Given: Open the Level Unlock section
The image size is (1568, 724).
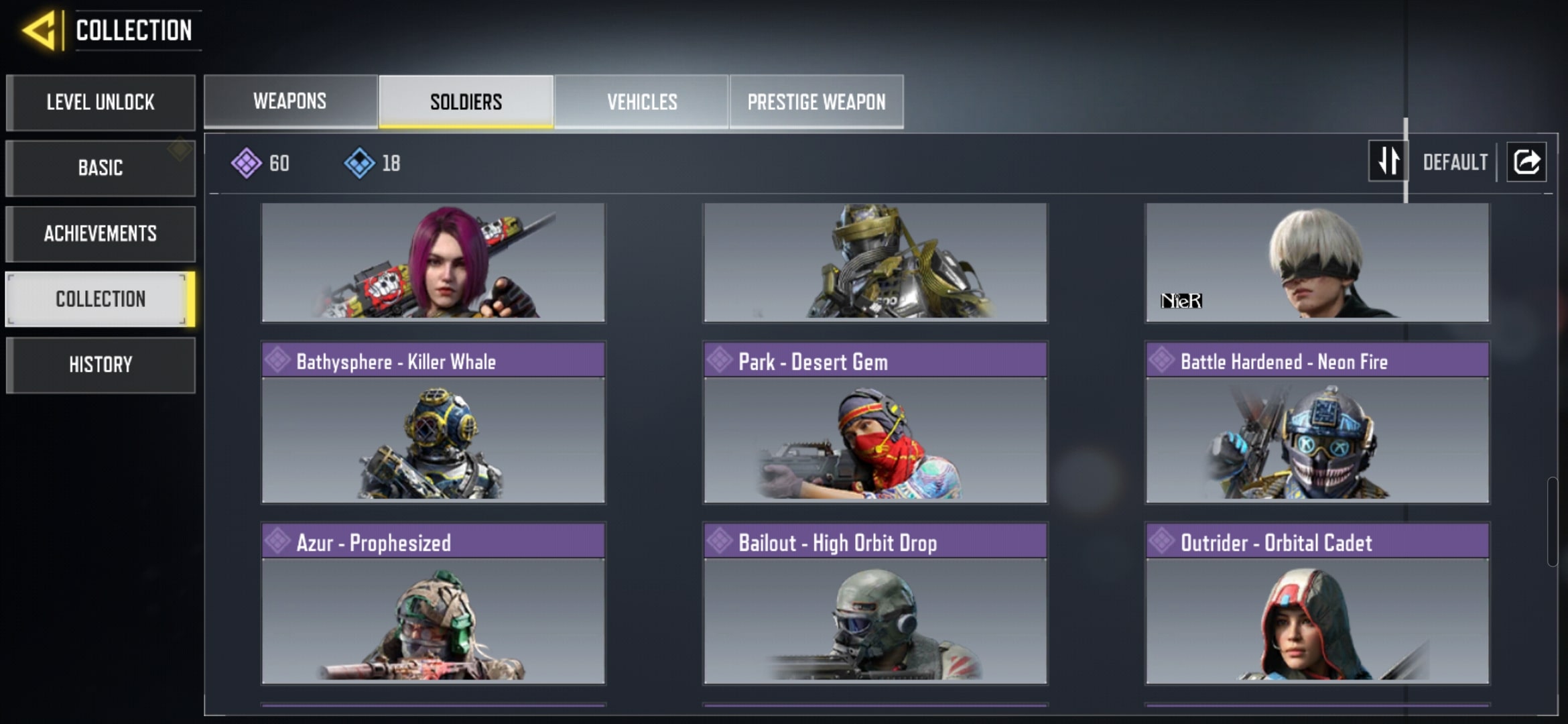Looking at the screenshot, I should [x=101, y=103].
